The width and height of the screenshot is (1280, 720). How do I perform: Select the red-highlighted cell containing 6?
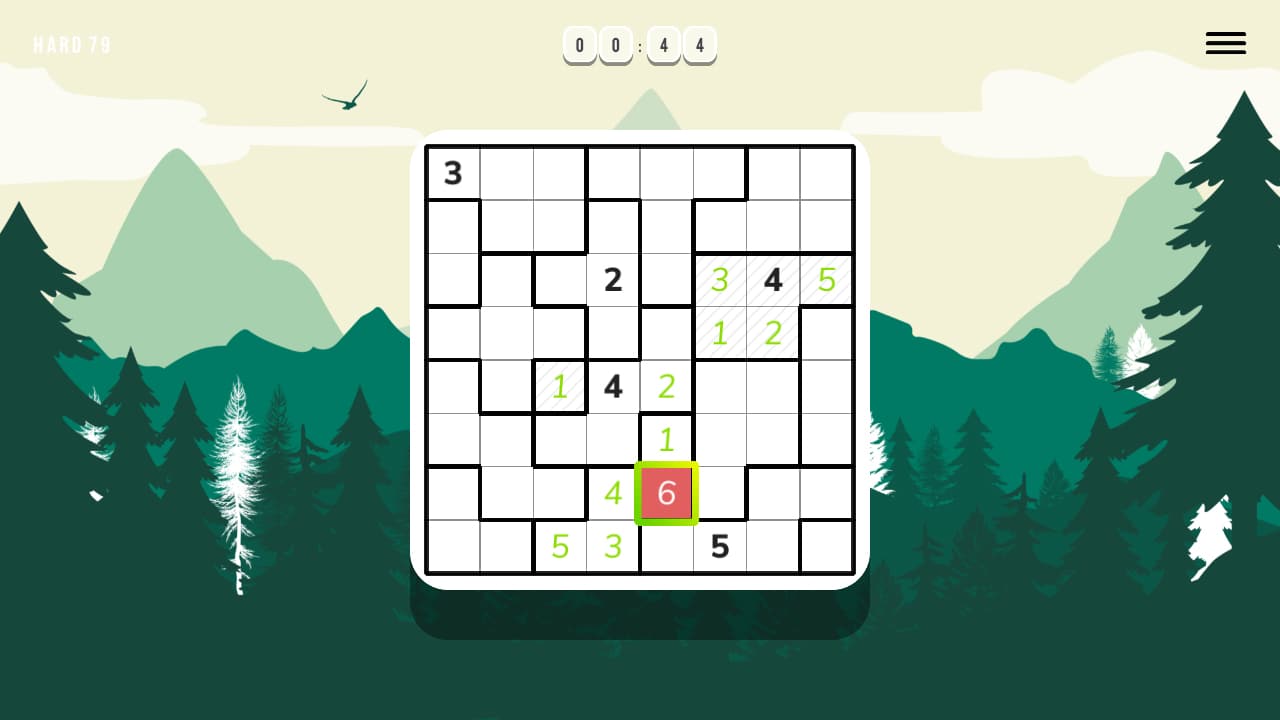click(x=666, y=493)
